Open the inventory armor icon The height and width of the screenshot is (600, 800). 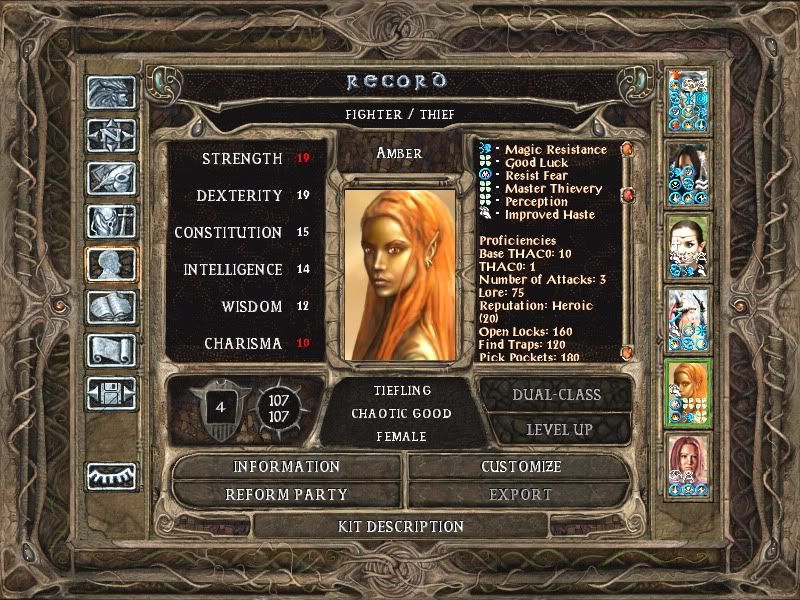110,222
